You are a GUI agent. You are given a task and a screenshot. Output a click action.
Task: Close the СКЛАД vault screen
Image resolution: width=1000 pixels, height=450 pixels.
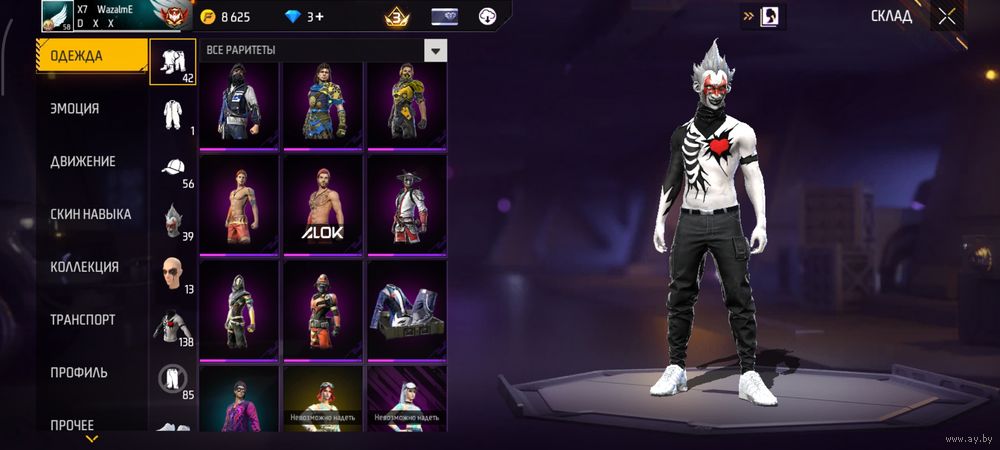(946, 16)
